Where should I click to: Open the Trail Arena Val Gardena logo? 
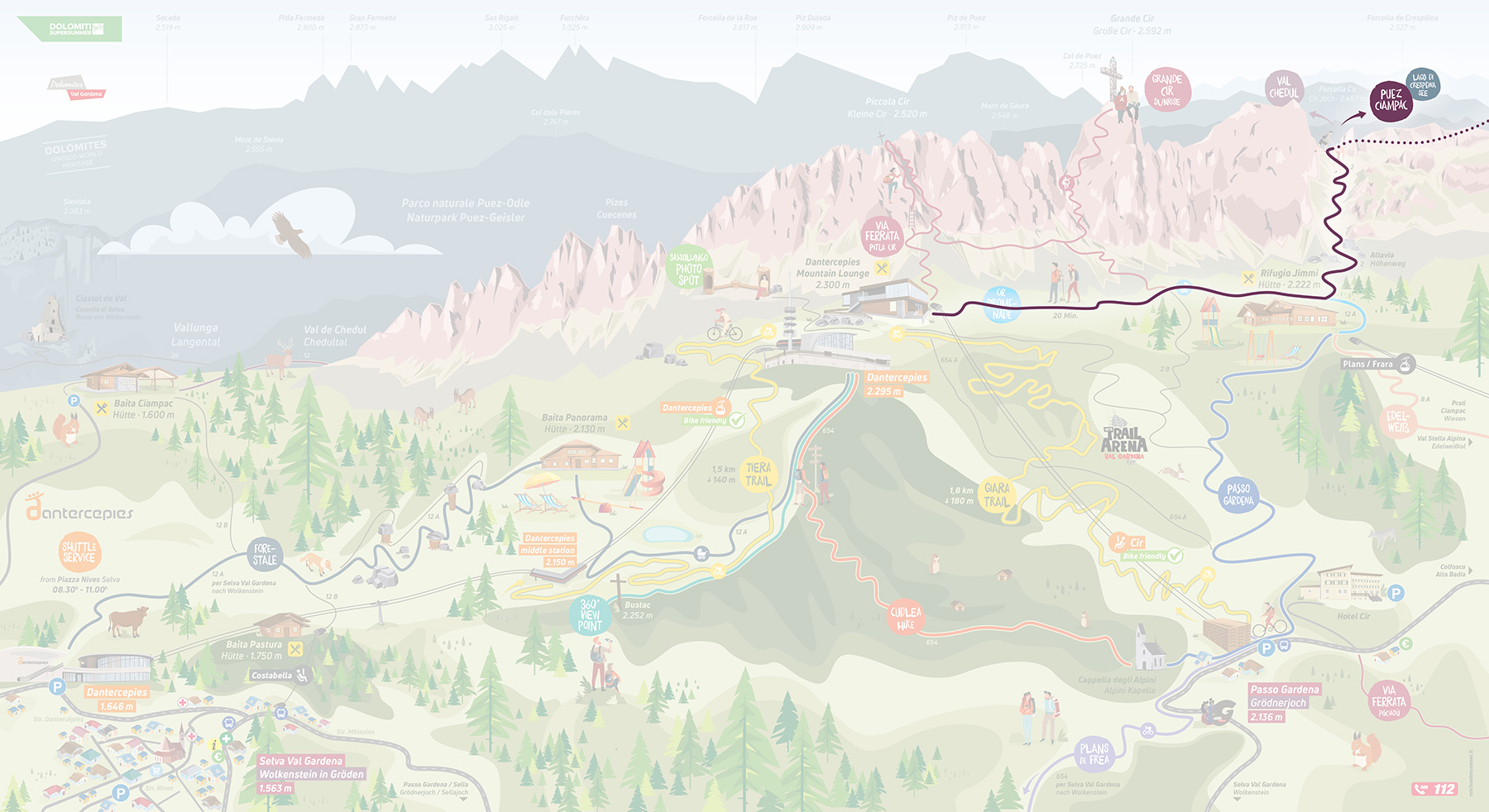pyautogui.click(x=1123, y=442)
